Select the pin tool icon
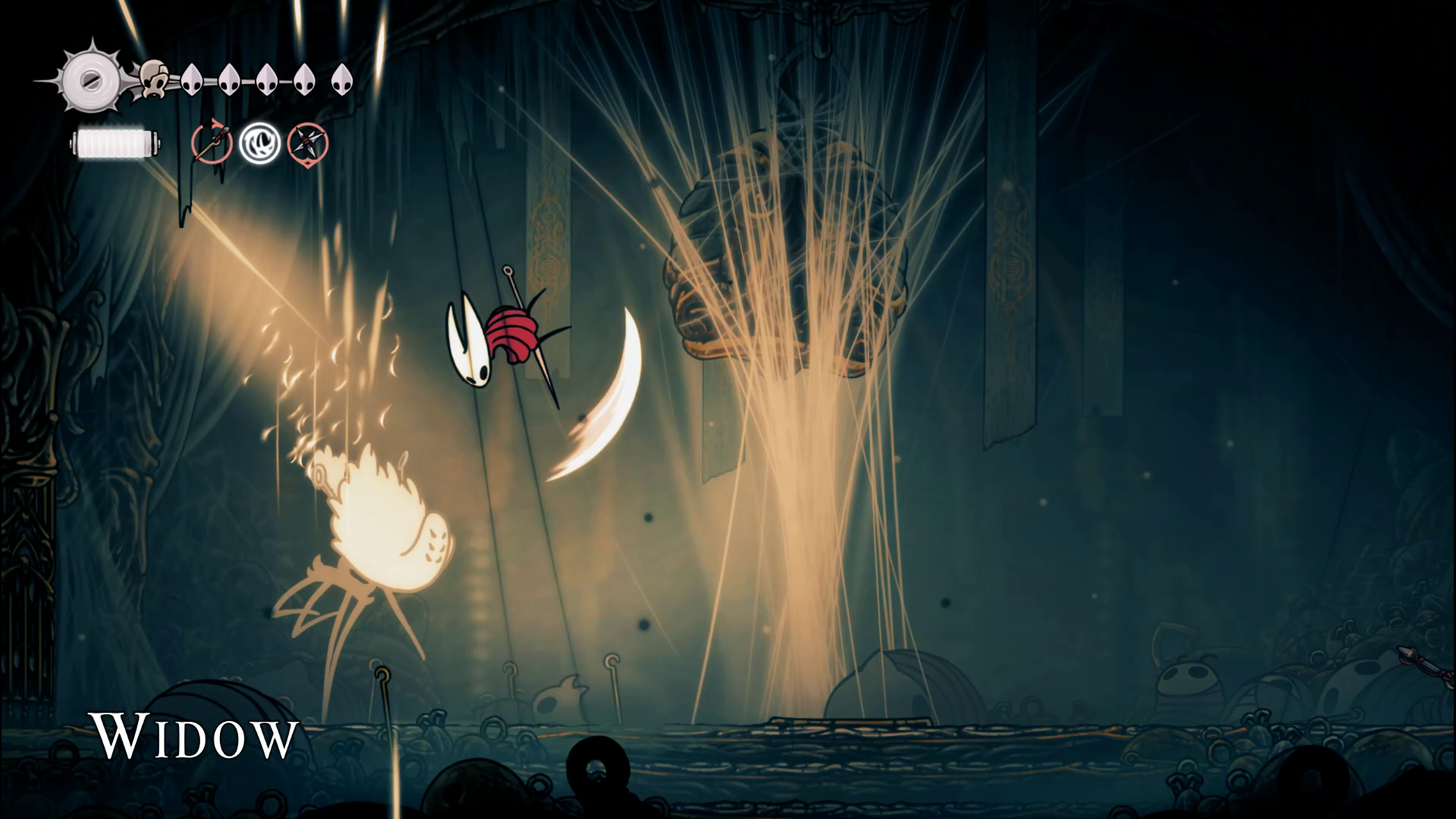Image resolution: width=1456 pixels, height=819 pixels. click(212, 143)
